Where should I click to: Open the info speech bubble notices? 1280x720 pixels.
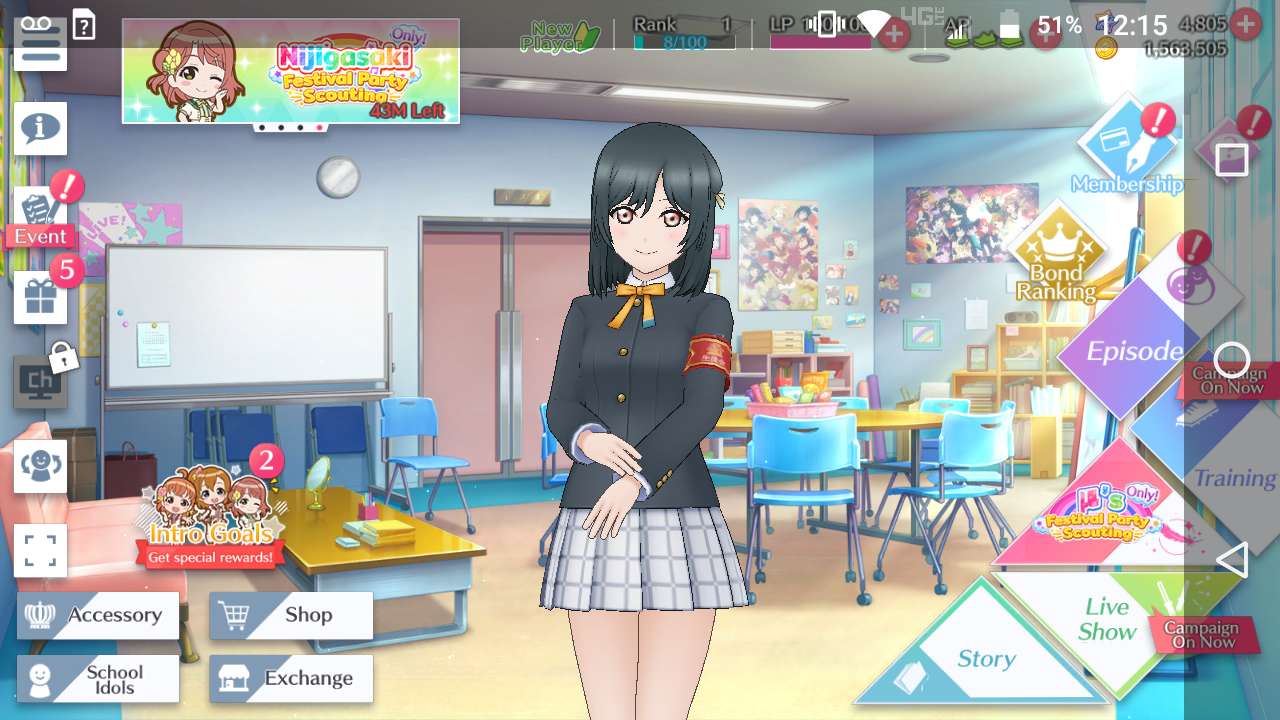[x=40, y=128]
